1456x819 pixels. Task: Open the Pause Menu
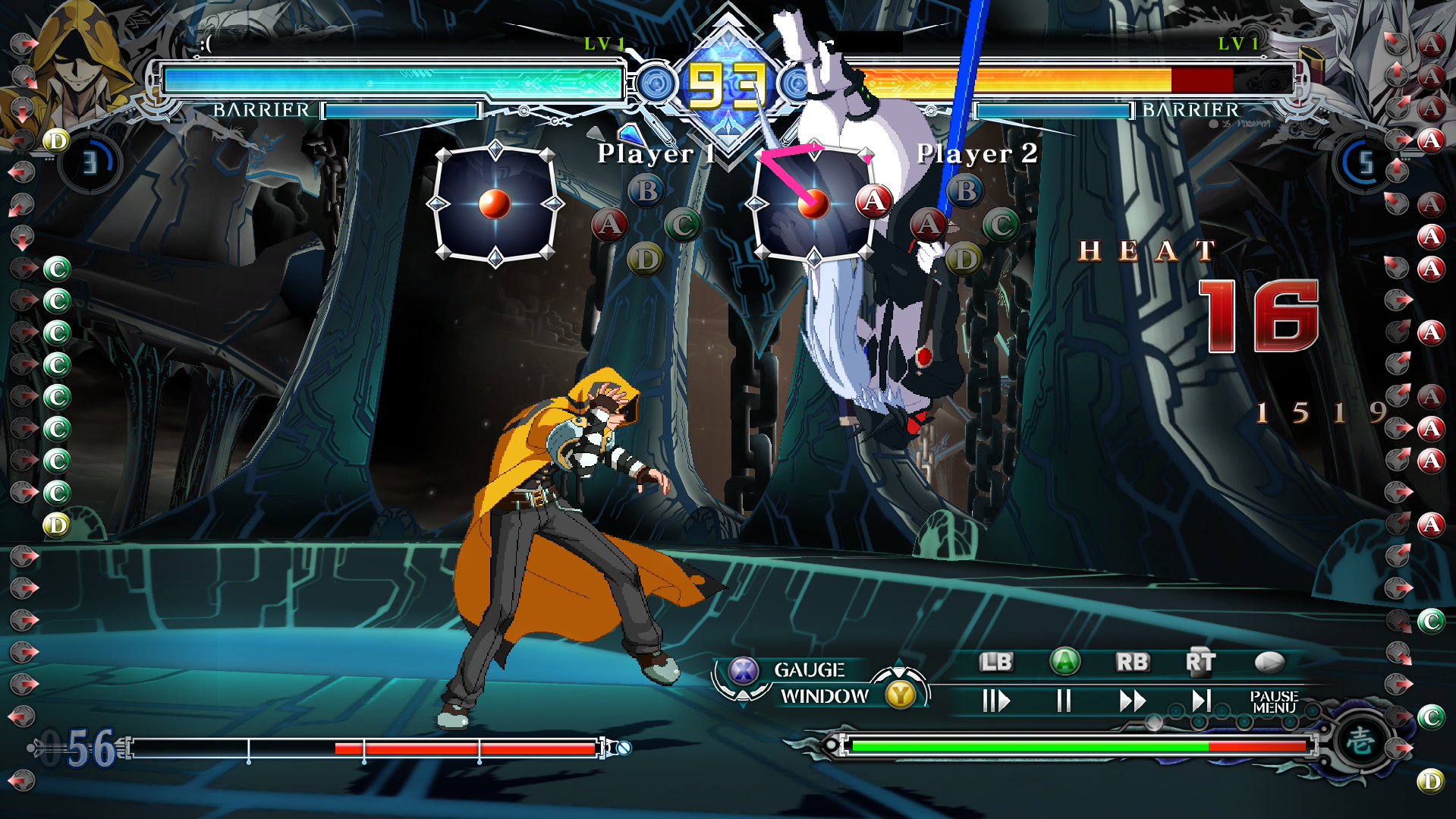tap(1273, 701)
